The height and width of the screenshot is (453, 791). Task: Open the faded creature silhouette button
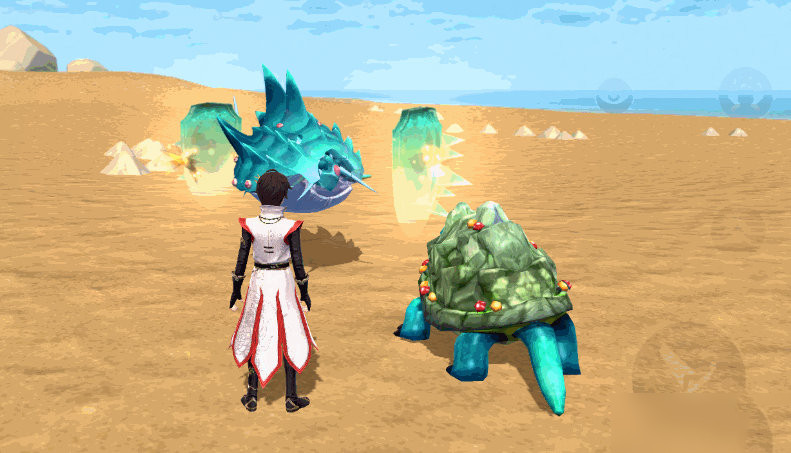(745, 93)
